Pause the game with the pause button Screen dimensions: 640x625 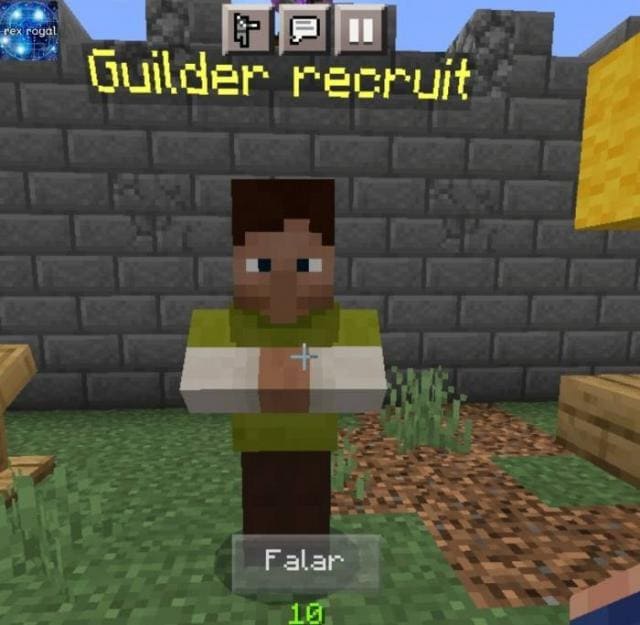tap(359, 30)
